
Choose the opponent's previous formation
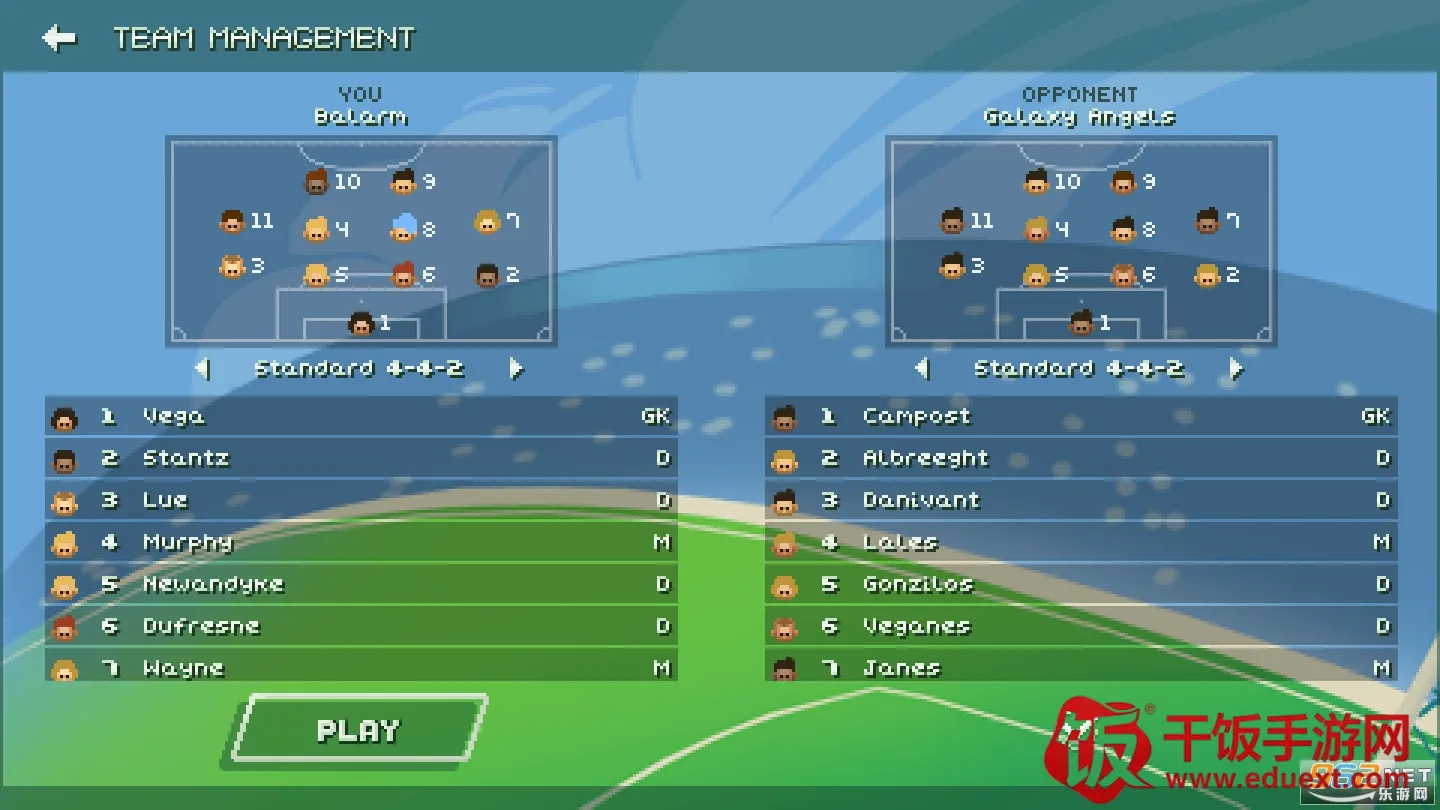tap(922, 369)
